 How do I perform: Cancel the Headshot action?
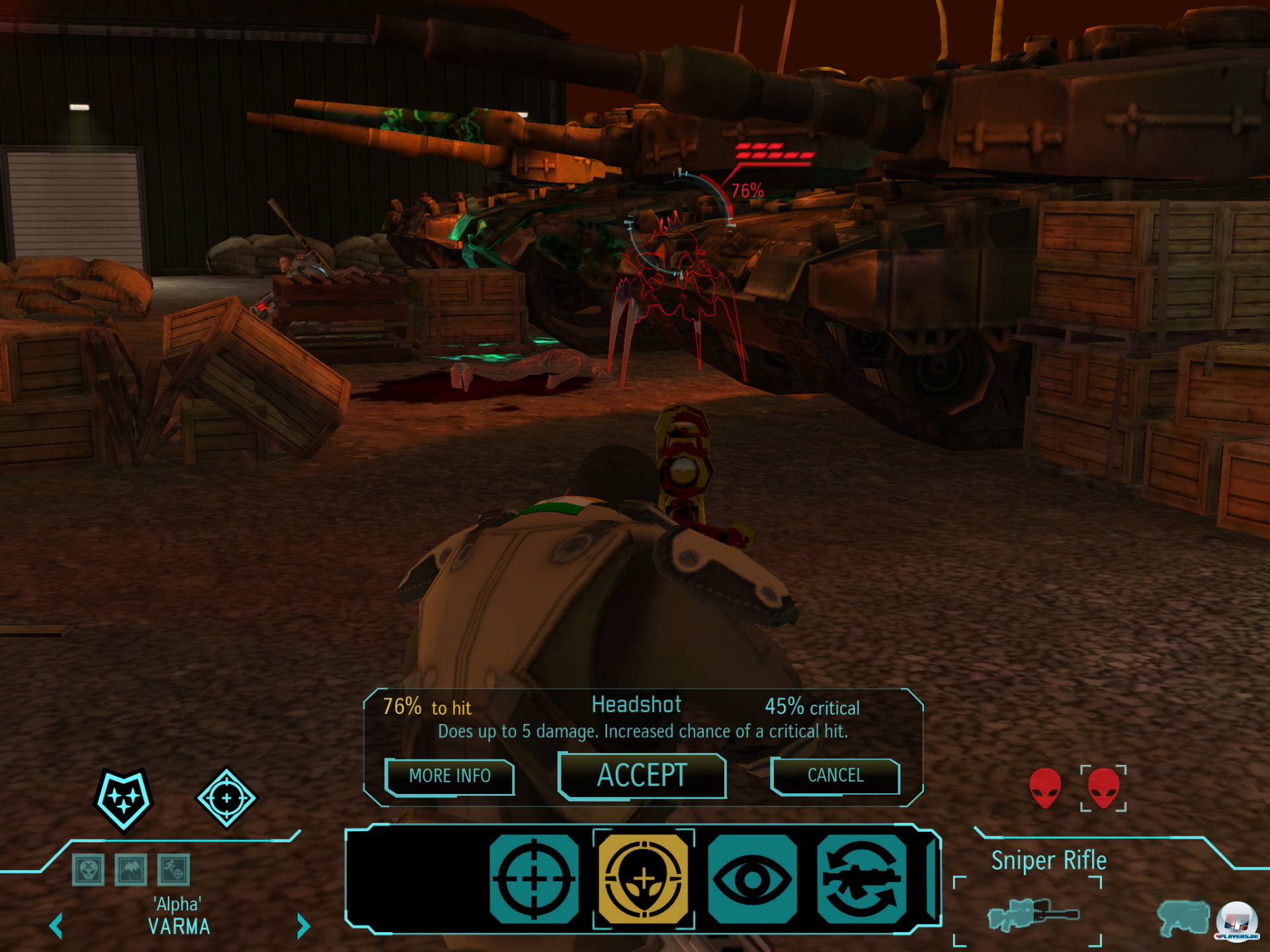(835, 775)
